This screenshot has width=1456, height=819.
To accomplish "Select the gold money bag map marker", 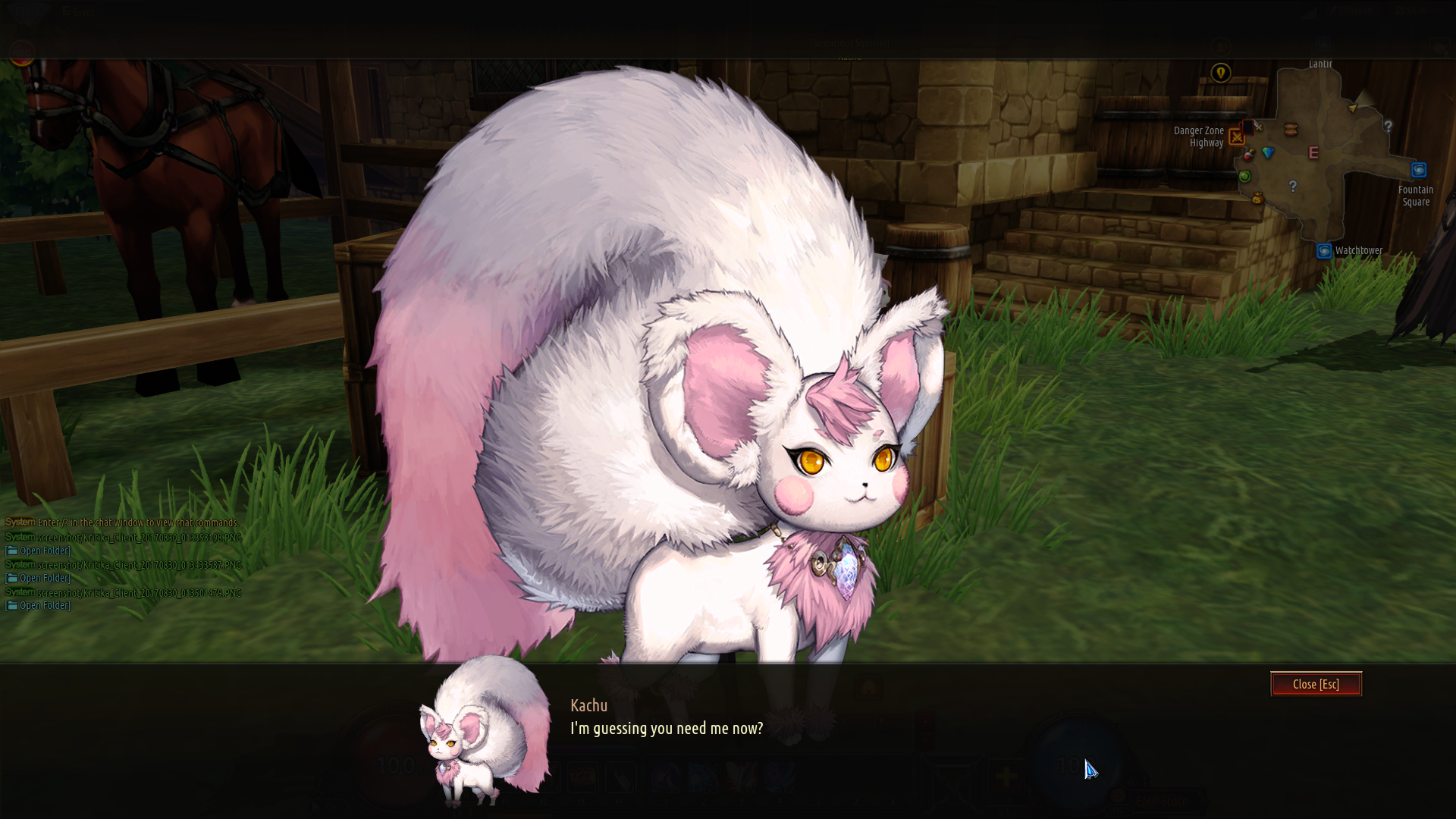I will [1257, 199].
